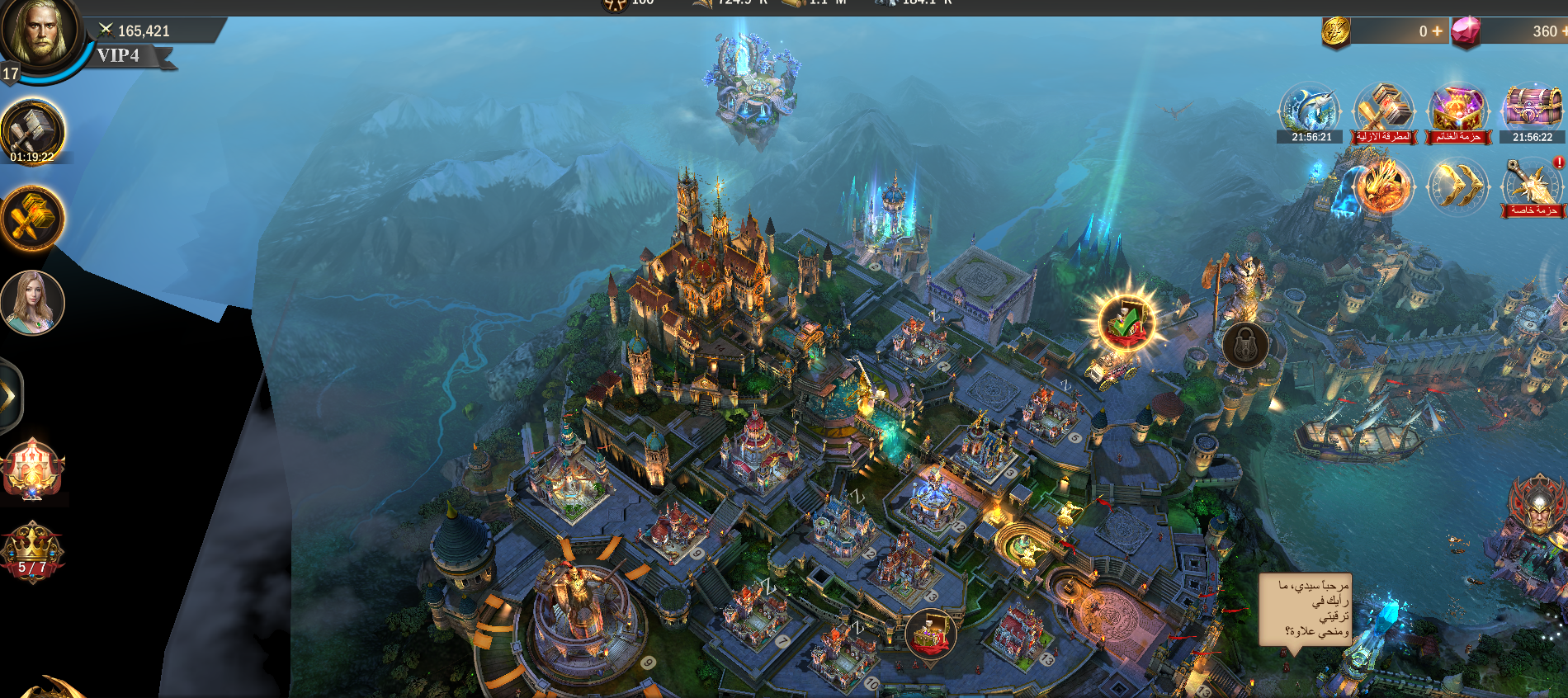
Task: Open the swordfish fishing event icon
Action: point(1310,111)
